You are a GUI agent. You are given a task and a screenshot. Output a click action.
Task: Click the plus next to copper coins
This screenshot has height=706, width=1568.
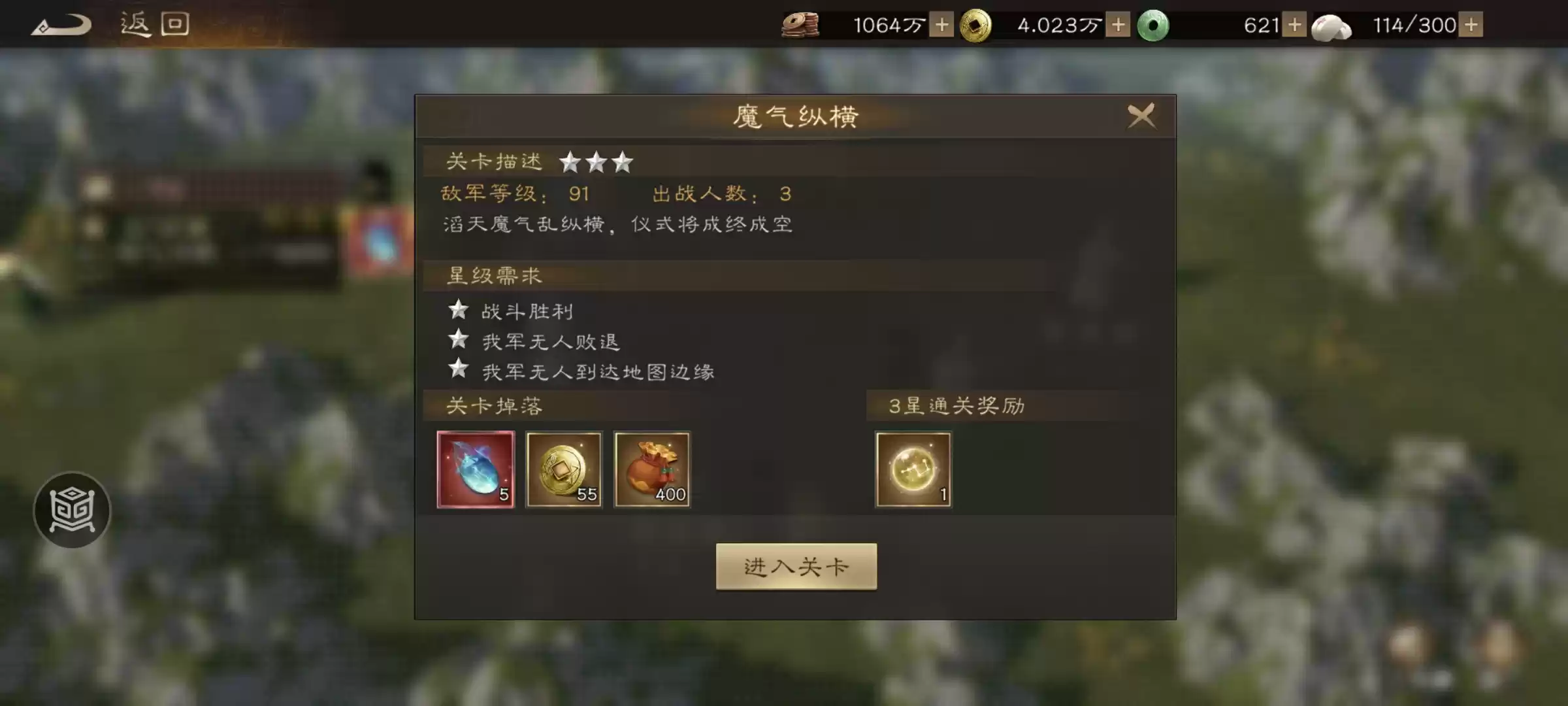click(x=941, y=25)
